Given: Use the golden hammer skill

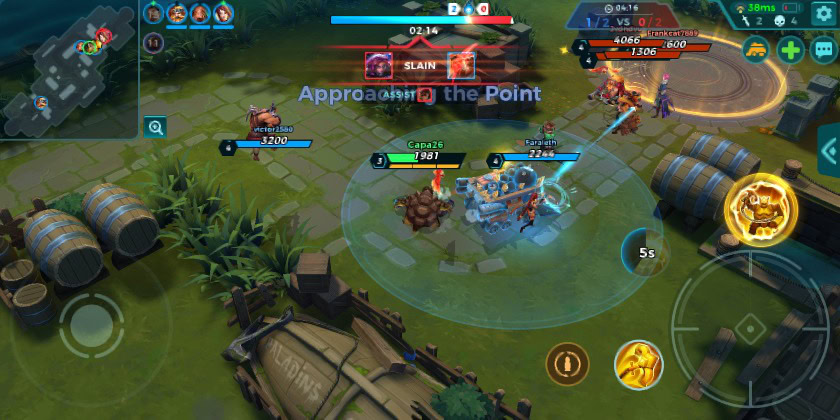Looking at the screenshot, I should tap(638, 364).
